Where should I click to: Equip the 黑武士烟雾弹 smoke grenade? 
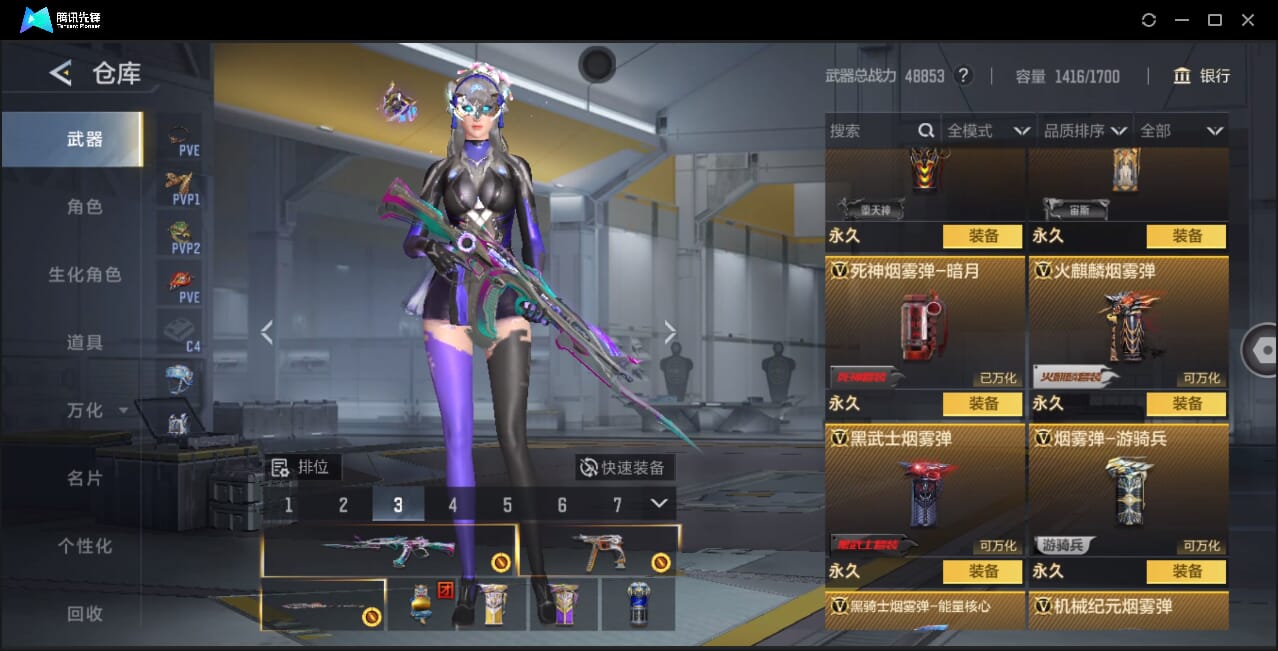pyautogui.click(x=982, y=572)
